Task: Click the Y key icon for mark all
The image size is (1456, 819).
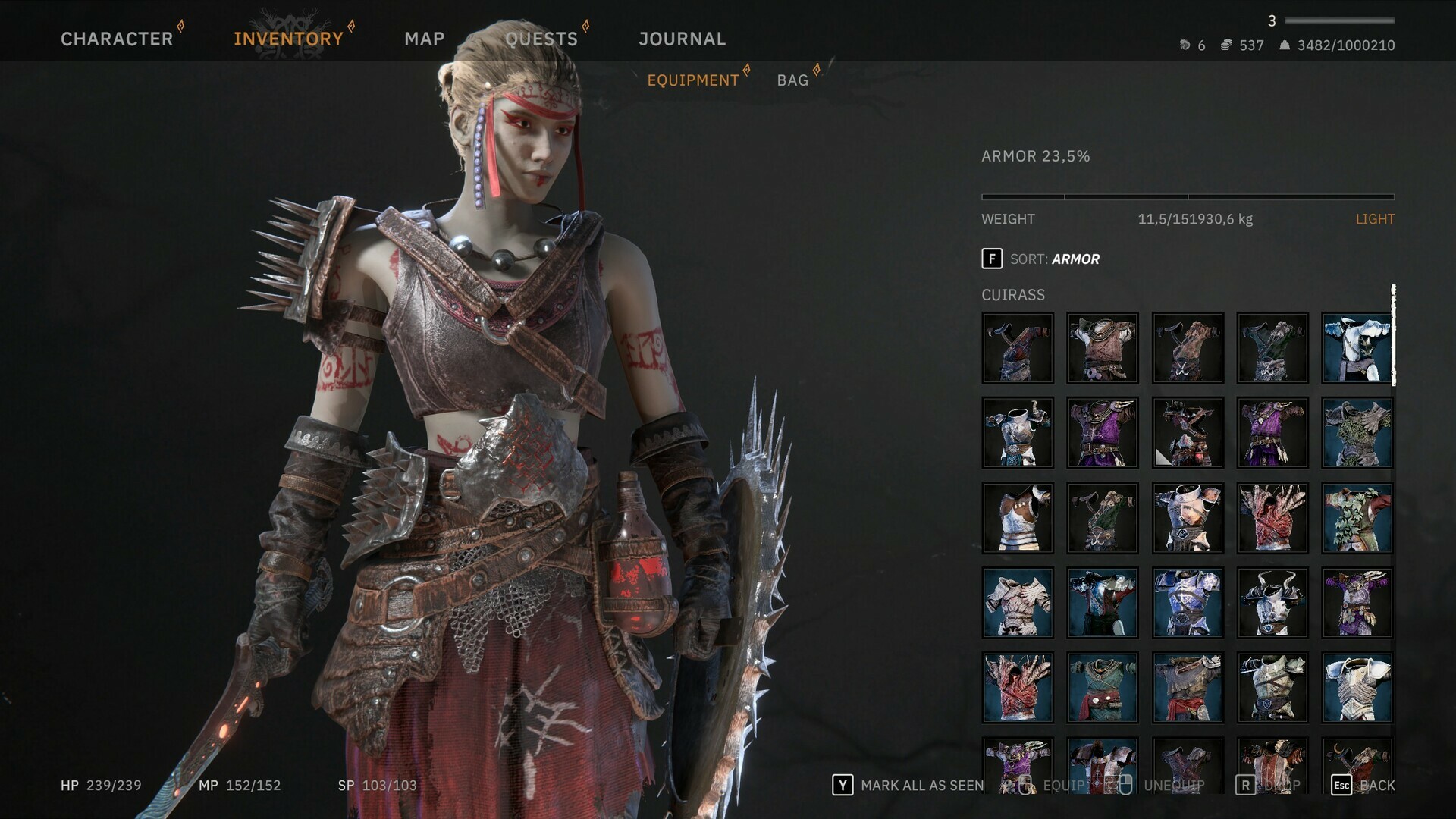Action: point(843,785)
